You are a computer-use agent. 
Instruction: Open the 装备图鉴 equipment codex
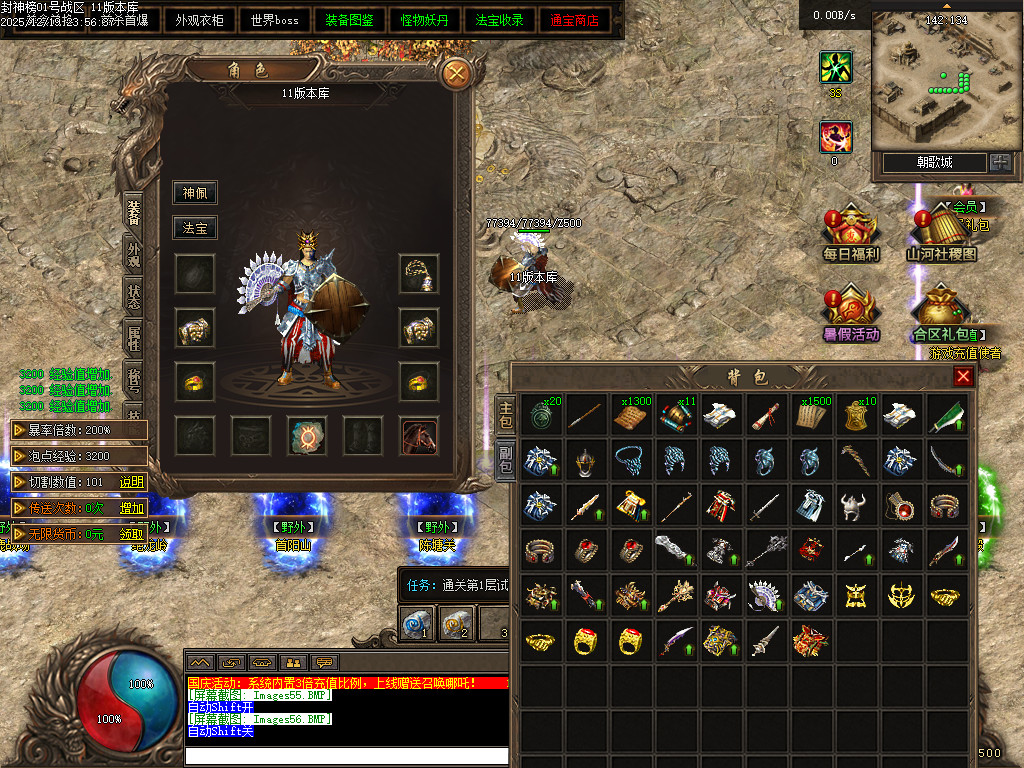pyautogui.click(x=349, y=20)
